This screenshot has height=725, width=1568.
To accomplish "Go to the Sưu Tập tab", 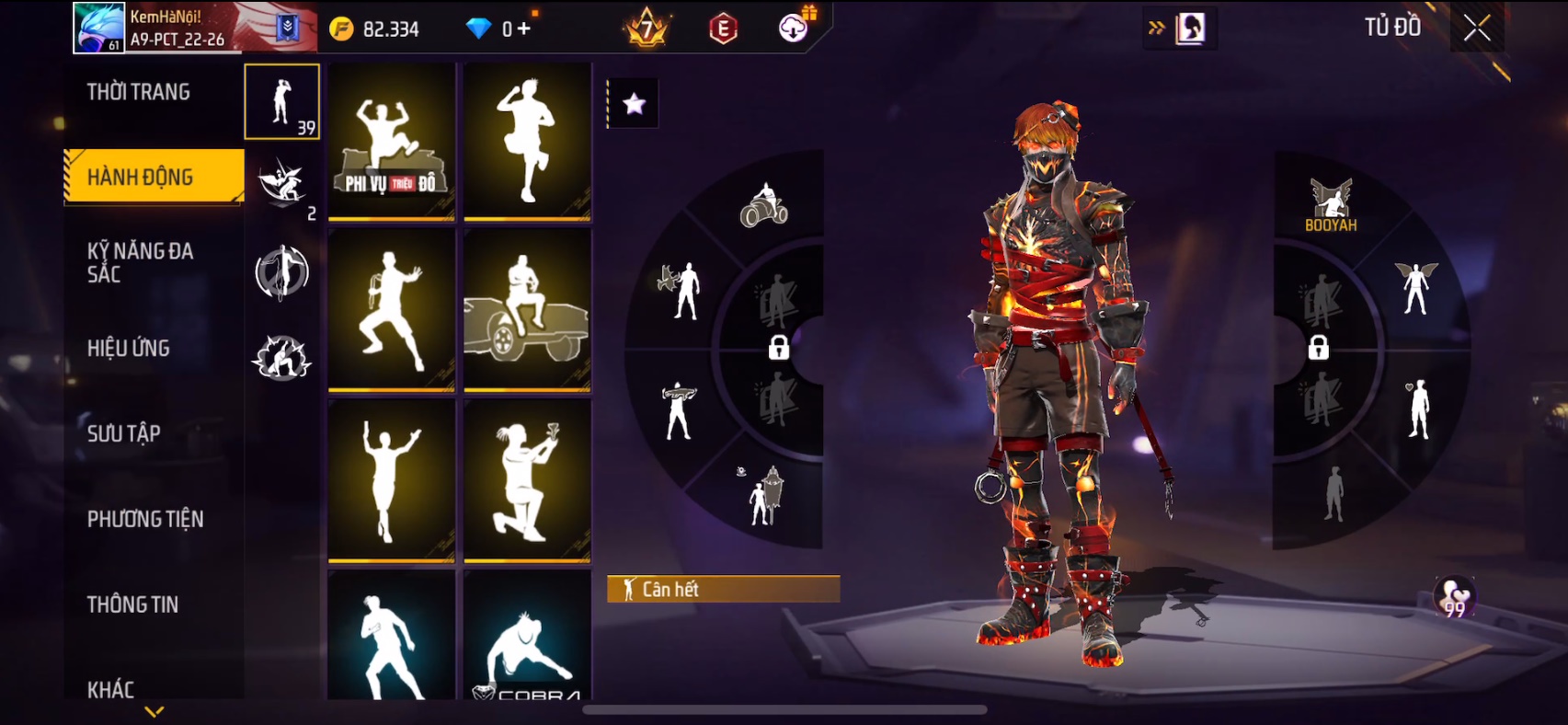I will [124, 433].
